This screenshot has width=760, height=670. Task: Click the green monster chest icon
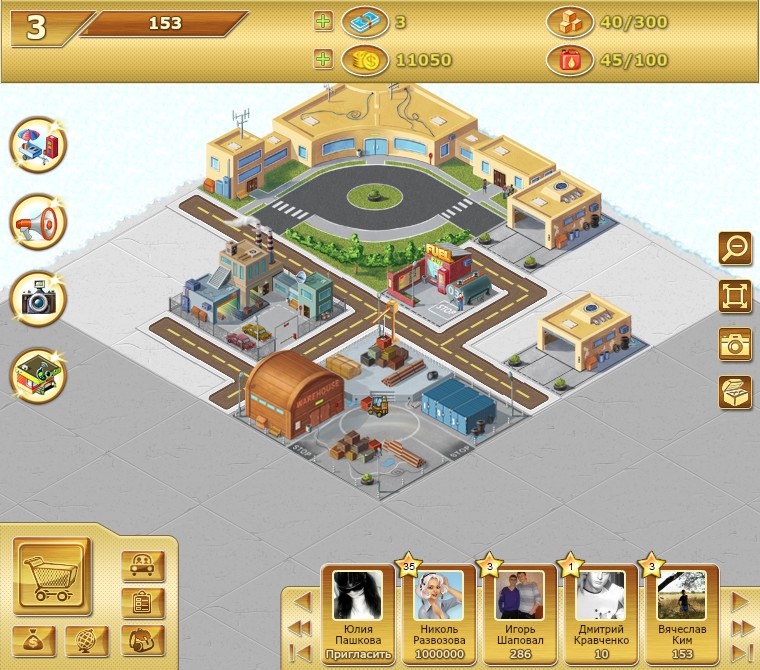tap(38, 375)
